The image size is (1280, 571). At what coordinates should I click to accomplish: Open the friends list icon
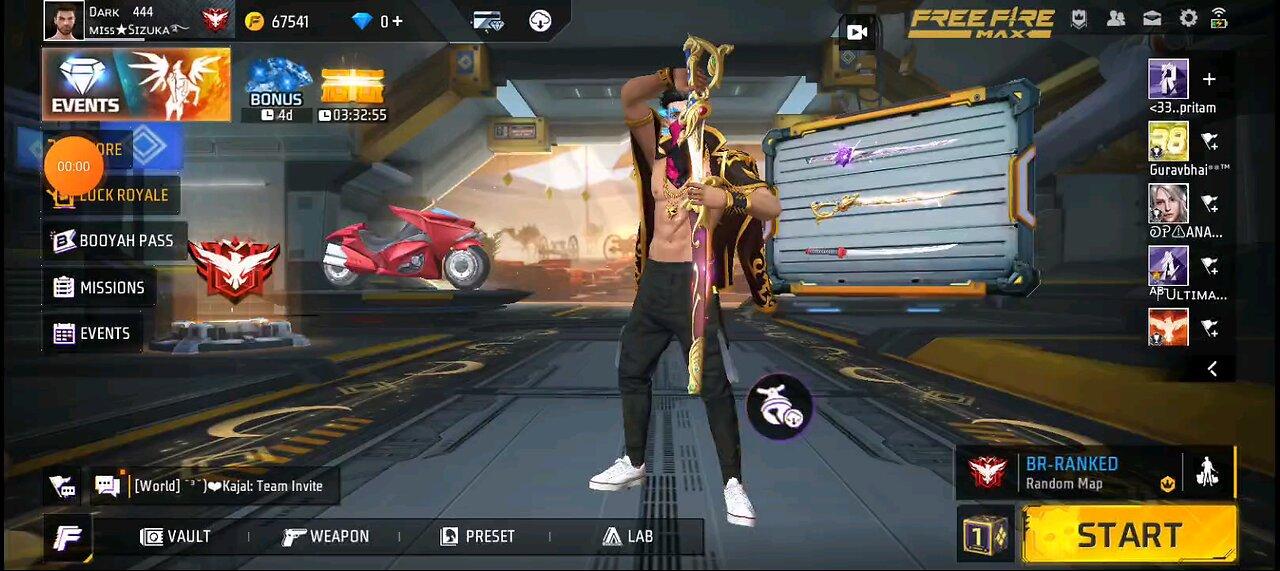click(1116, 18)
